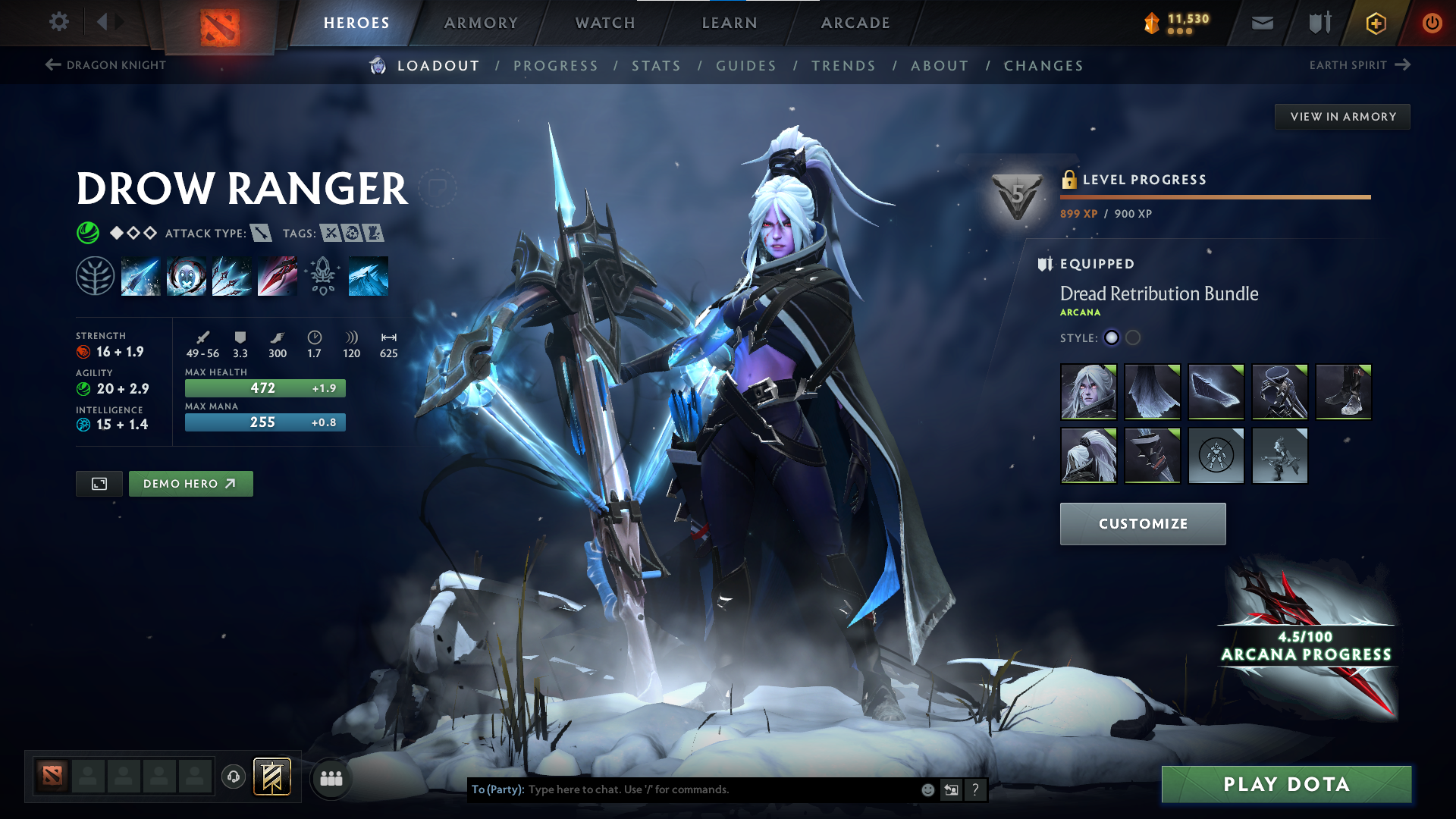Select the Frost Arrows ability icon

click(141, 275)
